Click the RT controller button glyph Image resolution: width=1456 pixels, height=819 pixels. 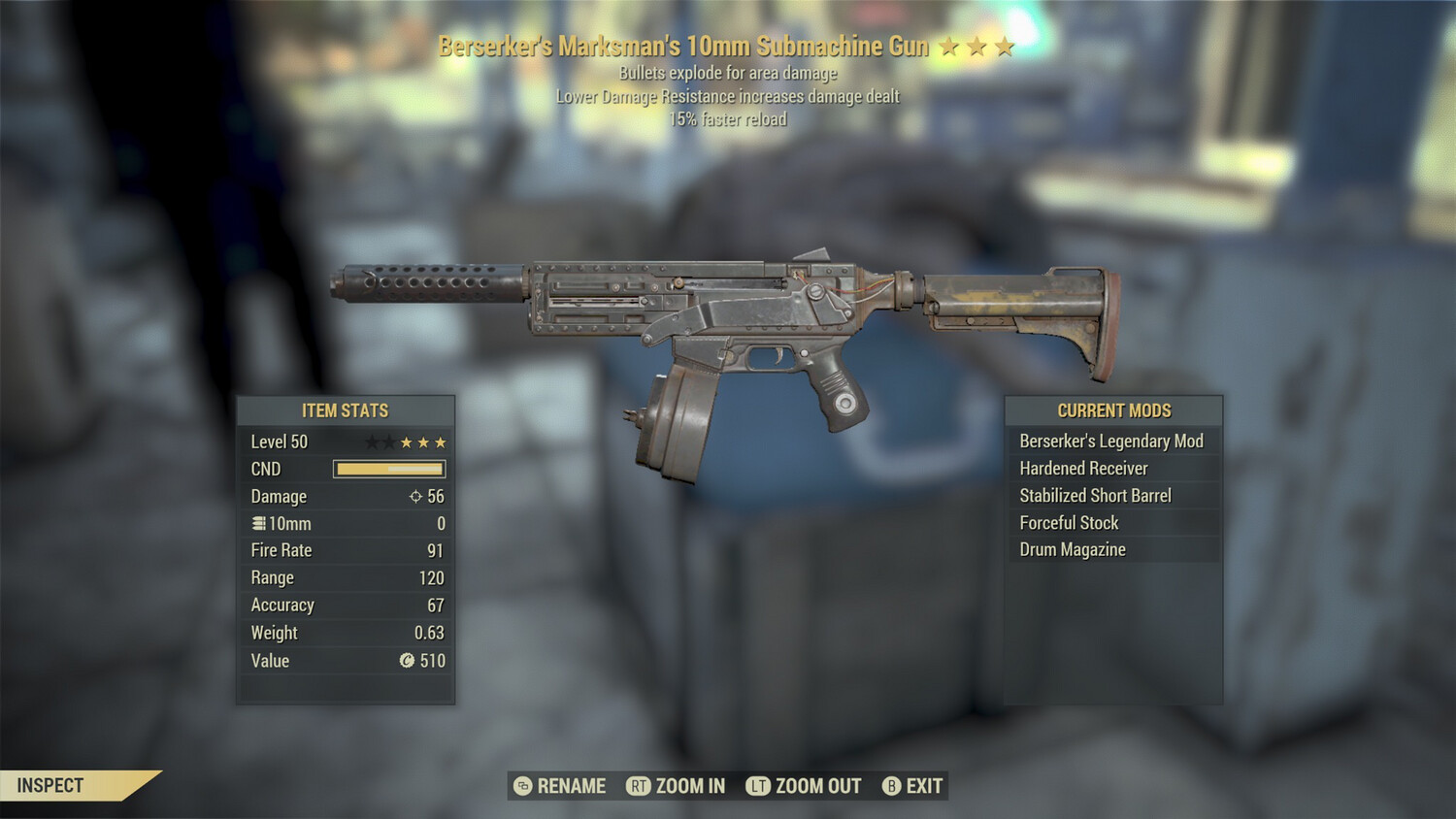click(x=640, y=786)
